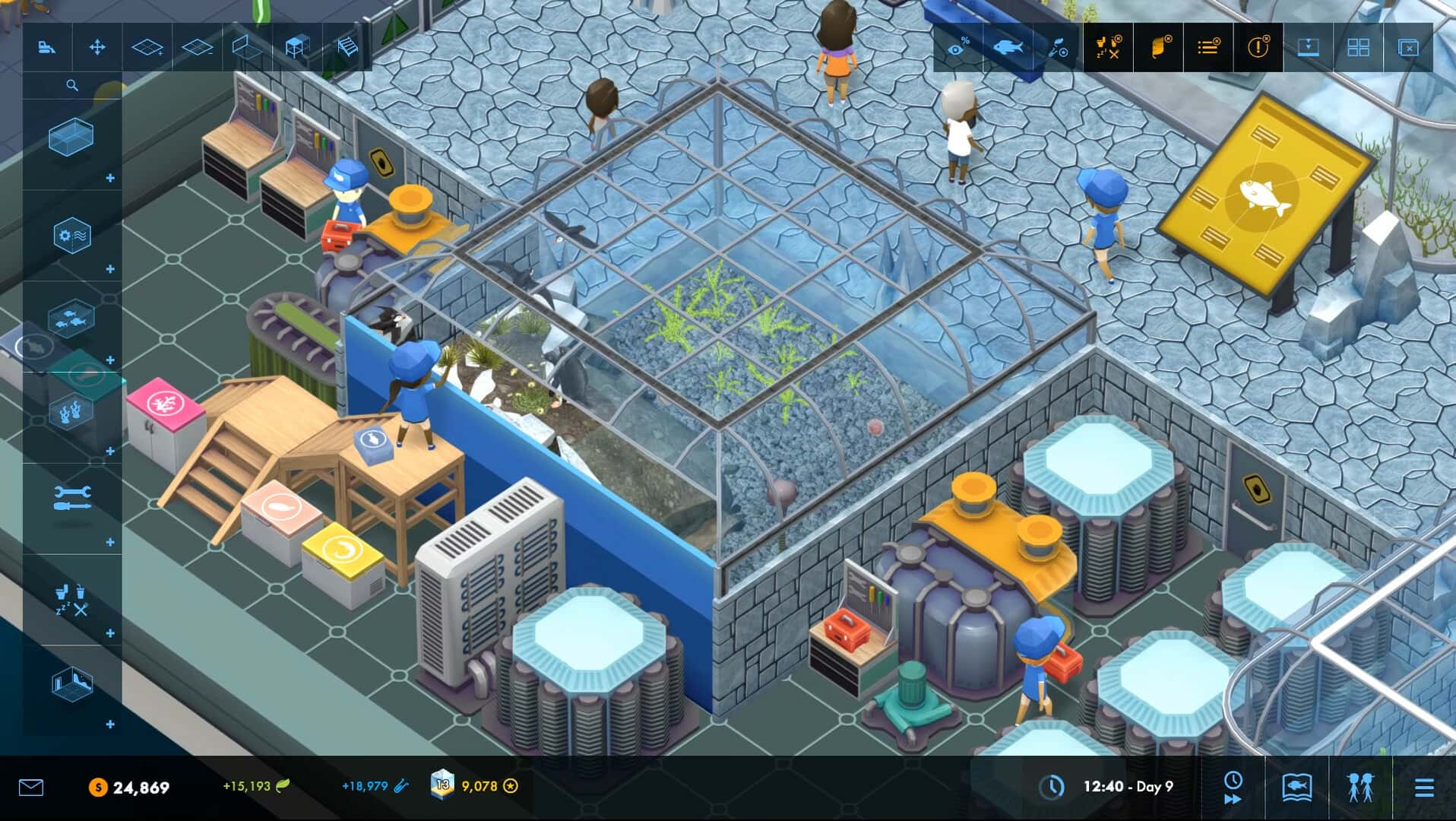Image resolution: width=1456 pixels, height=821 pixels.
Task: Expand the water equipment category with its plus
Action: 111,269
